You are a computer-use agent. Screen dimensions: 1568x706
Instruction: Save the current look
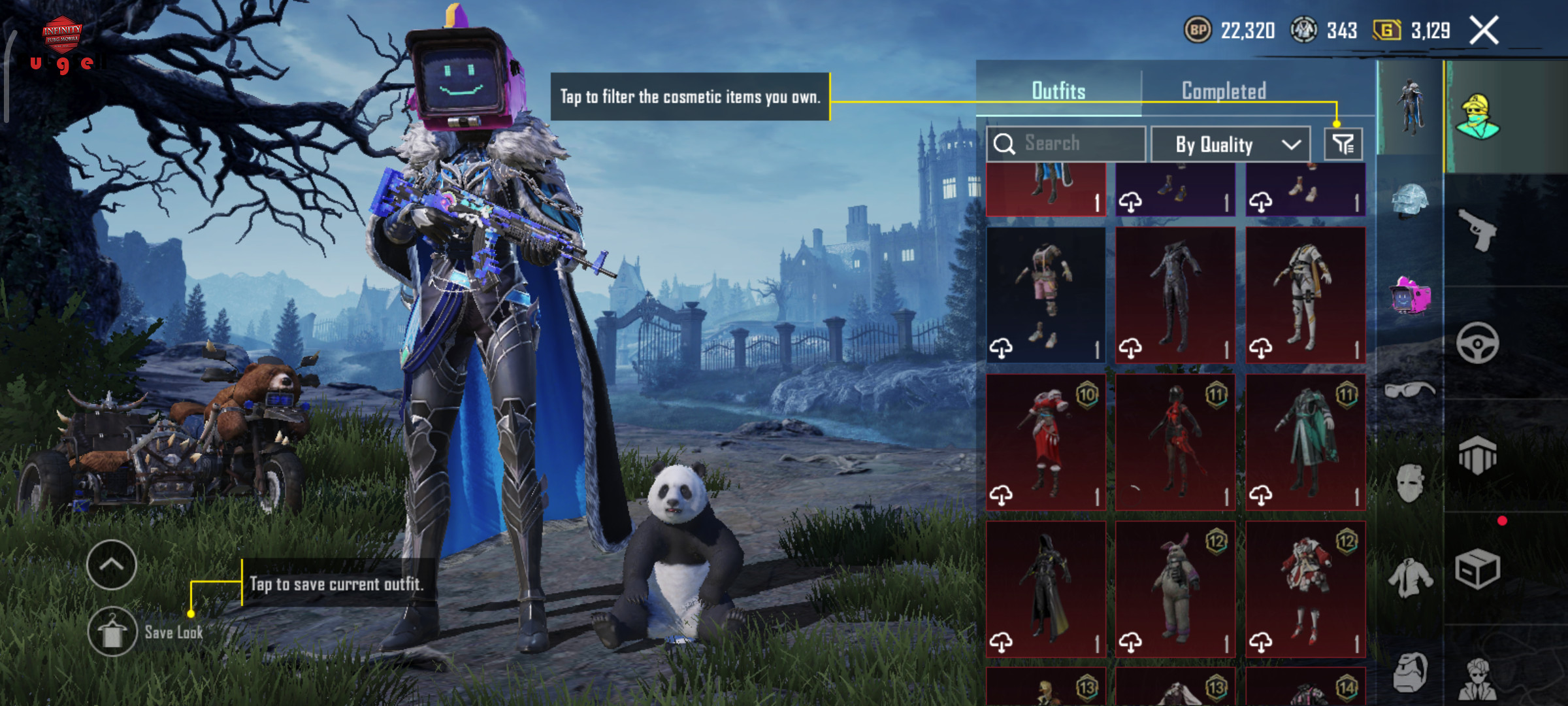pos(112,632)
